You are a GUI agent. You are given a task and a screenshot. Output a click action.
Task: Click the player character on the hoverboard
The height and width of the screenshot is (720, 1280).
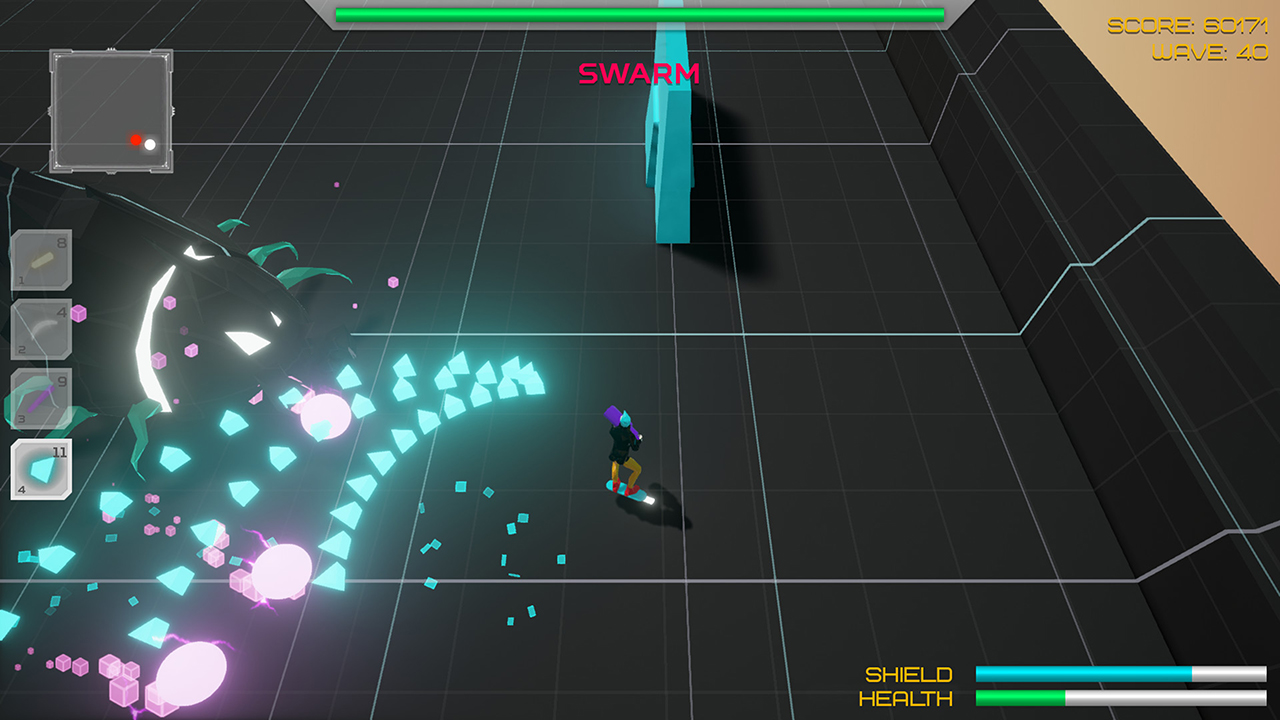pyautogui.click(x=625, y=447)
